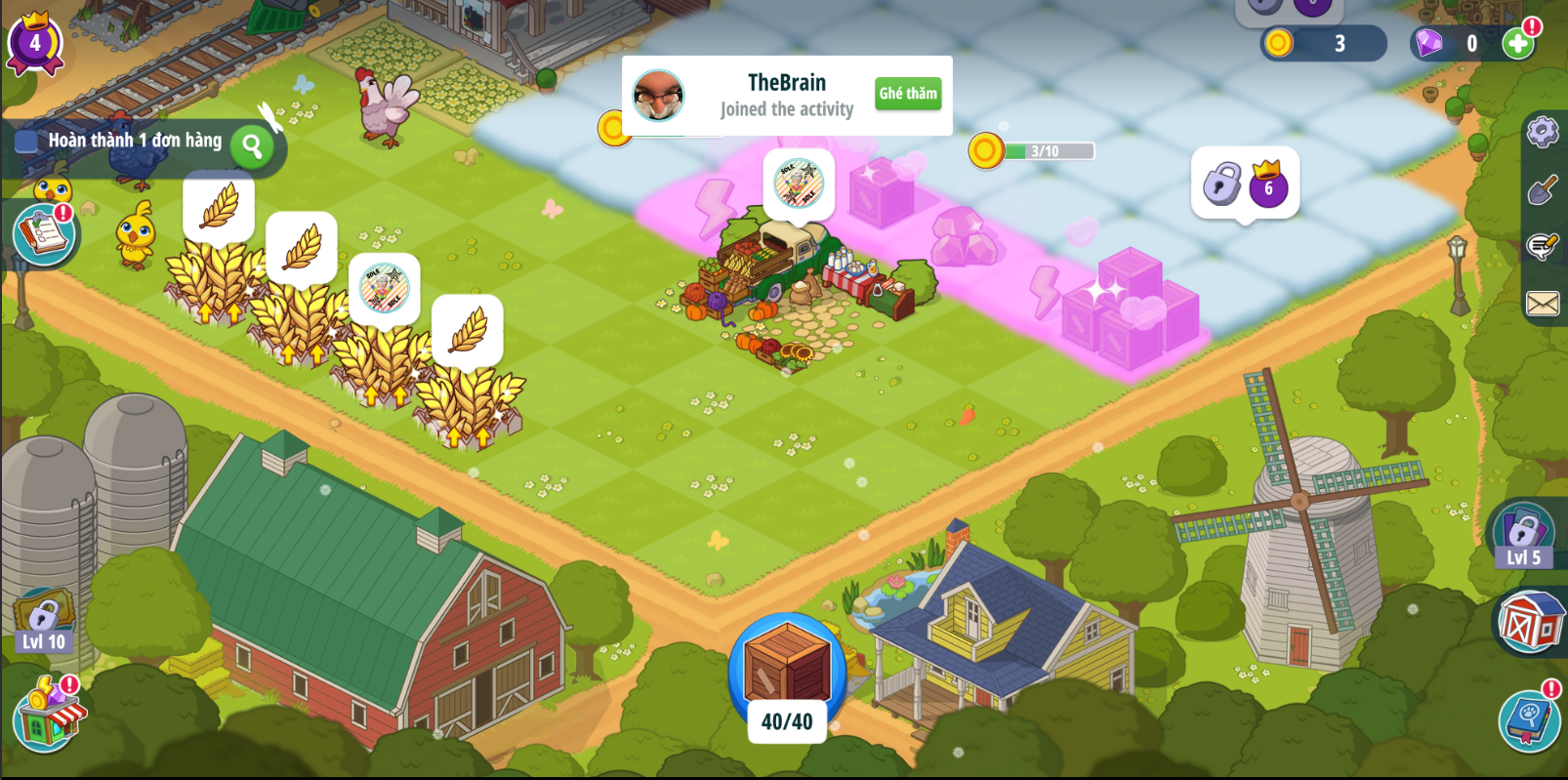Click the green Ghé thăm button
Screen dimensions: 1568x780
[x=907, y=94]
